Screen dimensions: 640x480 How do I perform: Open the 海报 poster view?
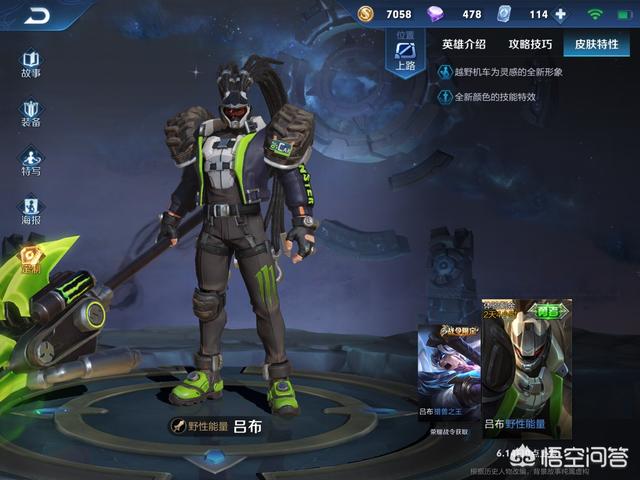31,209
